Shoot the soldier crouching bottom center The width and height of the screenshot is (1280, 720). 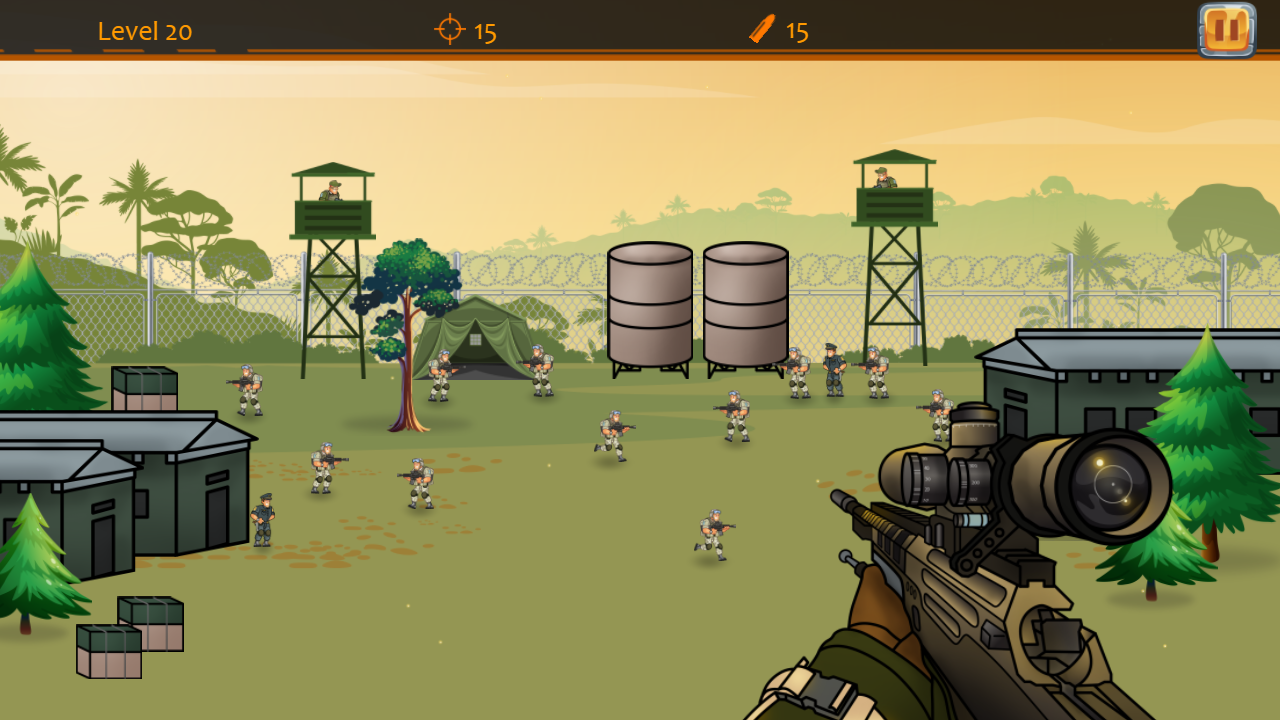pyautogui.click(x=710, y=530)
